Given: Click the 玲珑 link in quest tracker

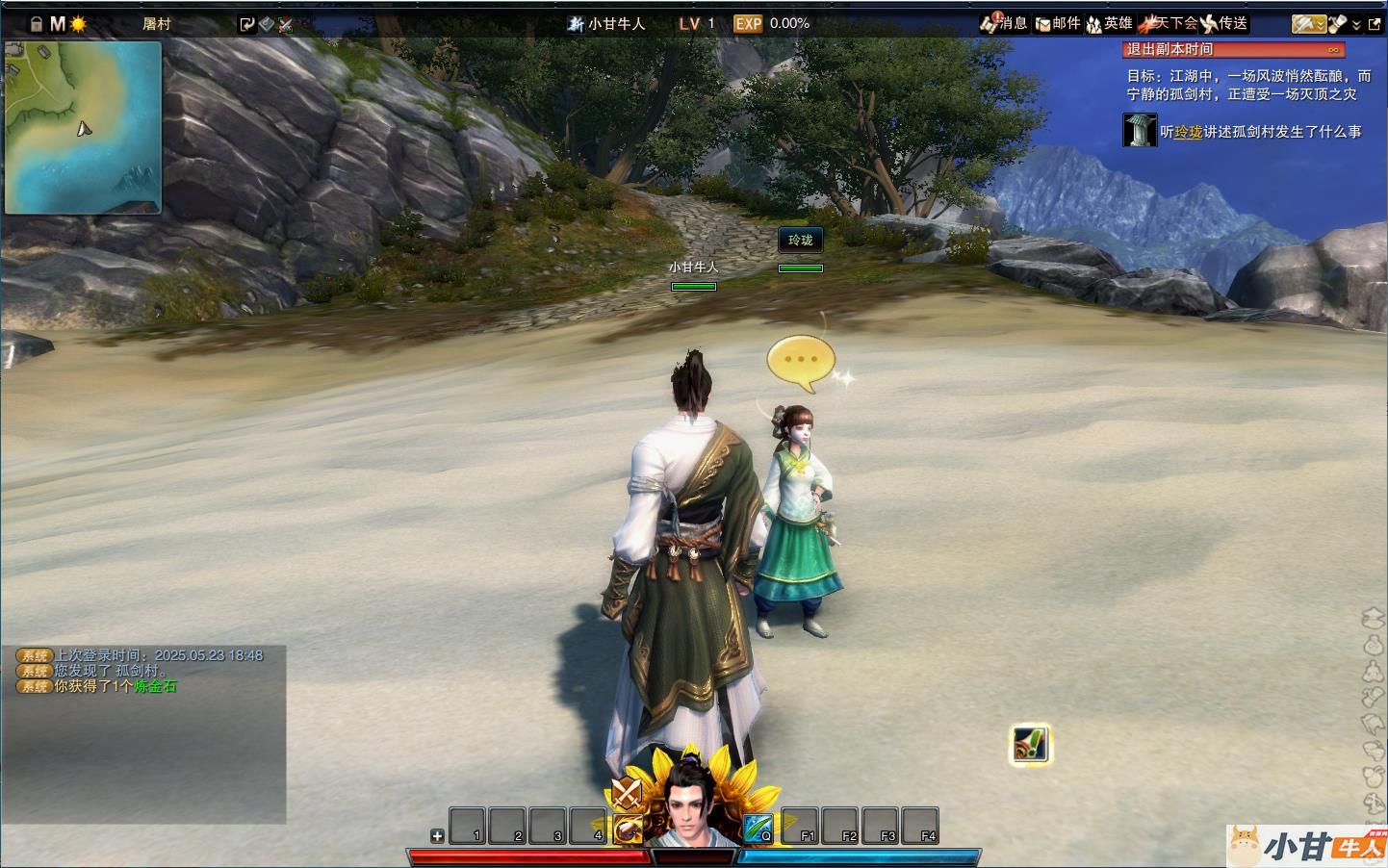Looking at the screenshot, I should click(1189, 132).
